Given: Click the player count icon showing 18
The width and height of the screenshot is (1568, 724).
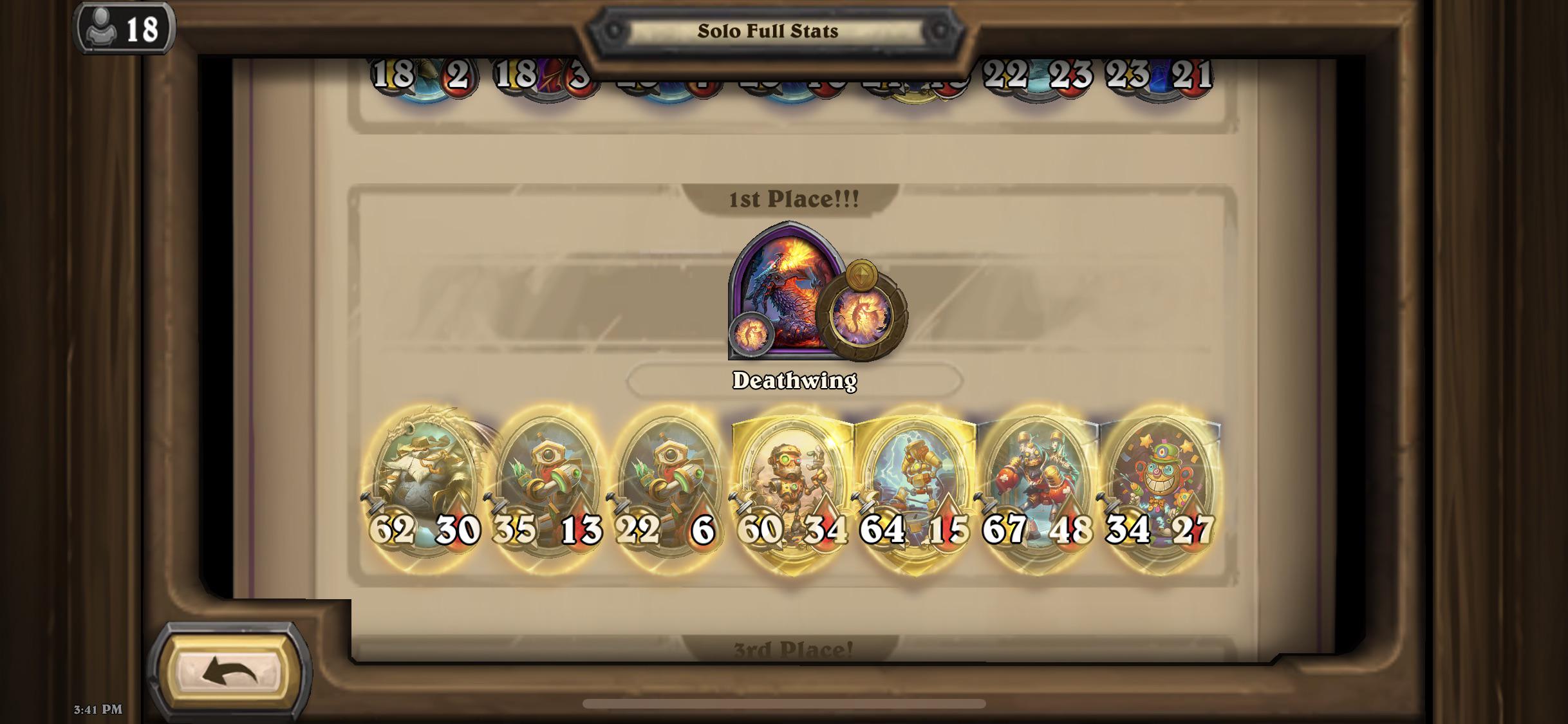Looking at the screenshot, I should click(122, 27).
